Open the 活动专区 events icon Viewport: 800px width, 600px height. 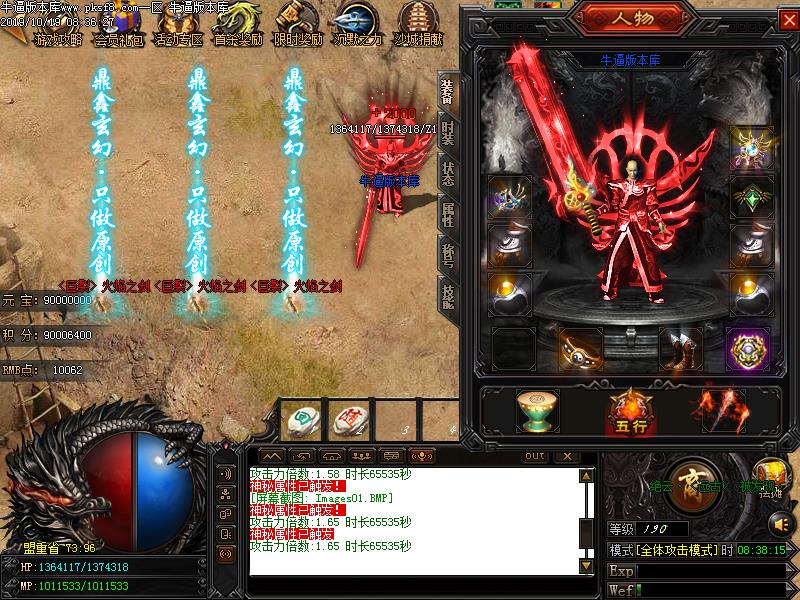[179, 23]
